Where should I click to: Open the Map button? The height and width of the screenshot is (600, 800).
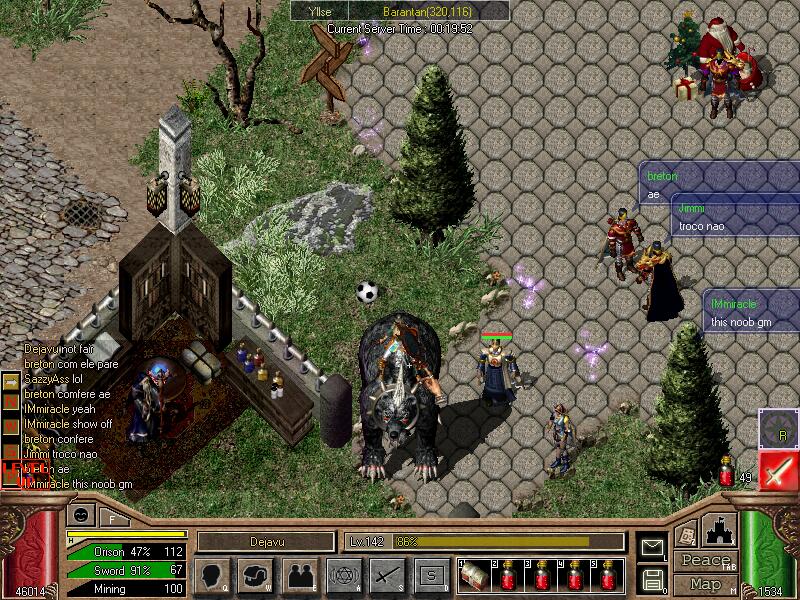tap(704, 584)
